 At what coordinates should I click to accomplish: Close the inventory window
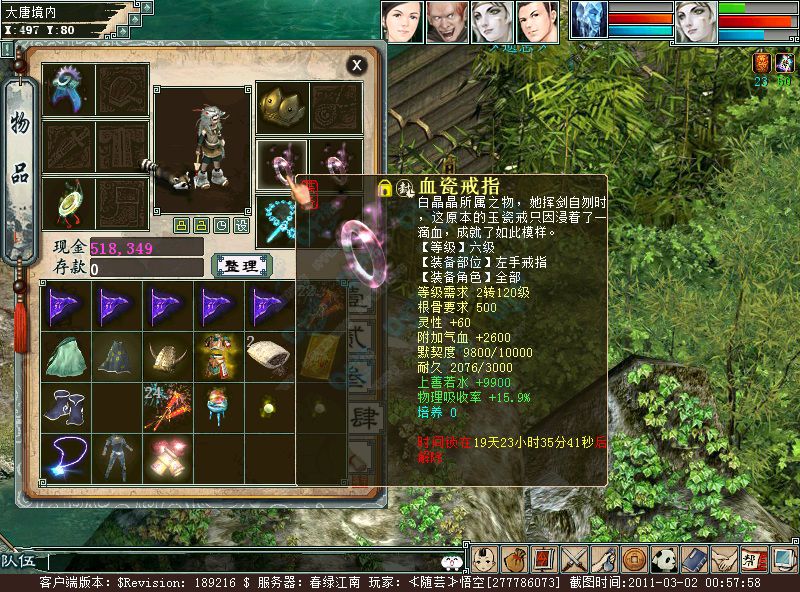[x=356, y=65]
